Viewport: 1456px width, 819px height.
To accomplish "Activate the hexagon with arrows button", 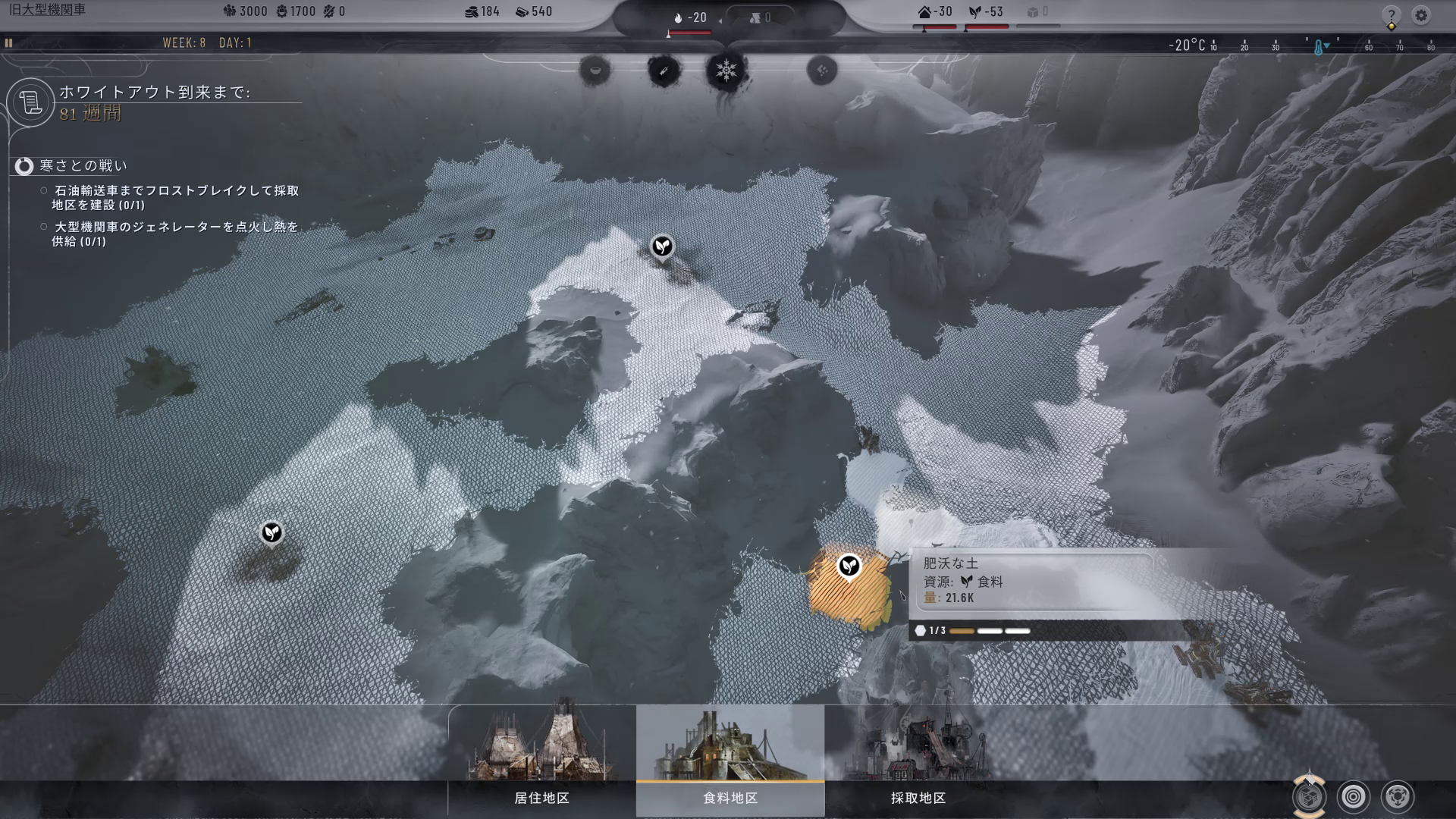I will tap(1398, 797).
